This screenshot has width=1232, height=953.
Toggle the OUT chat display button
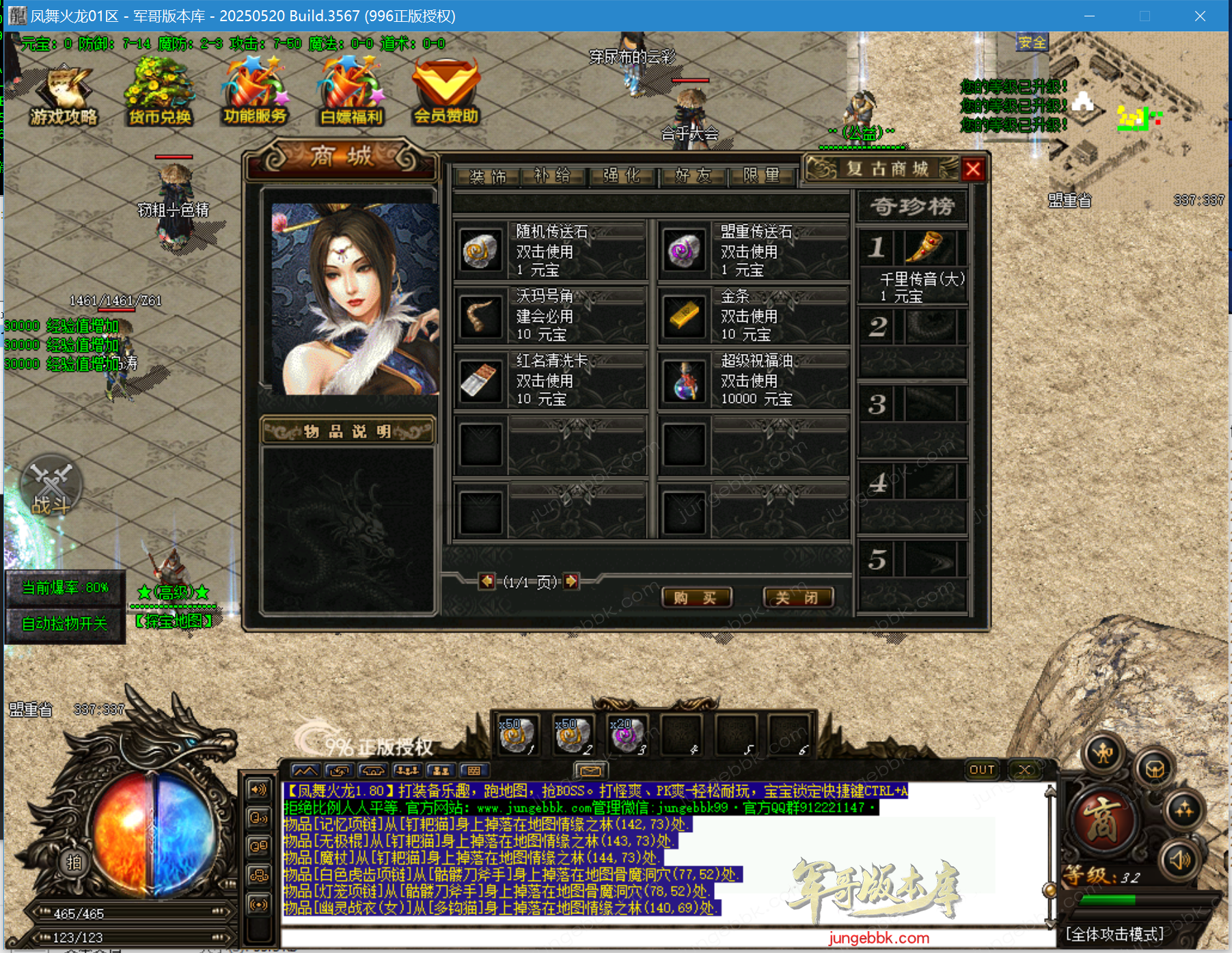[982, 769]
